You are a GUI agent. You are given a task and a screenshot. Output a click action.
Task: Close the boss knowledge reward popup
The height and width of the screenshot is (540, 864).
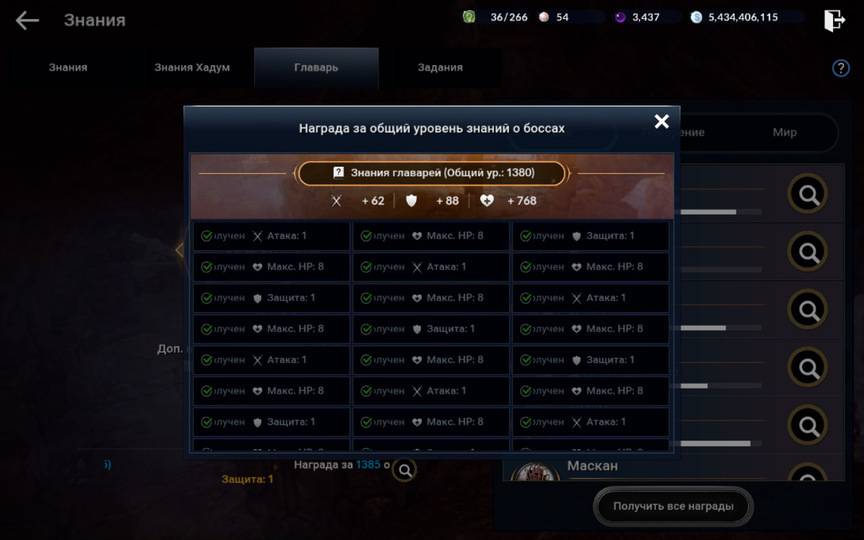click(x=661, y=121)
